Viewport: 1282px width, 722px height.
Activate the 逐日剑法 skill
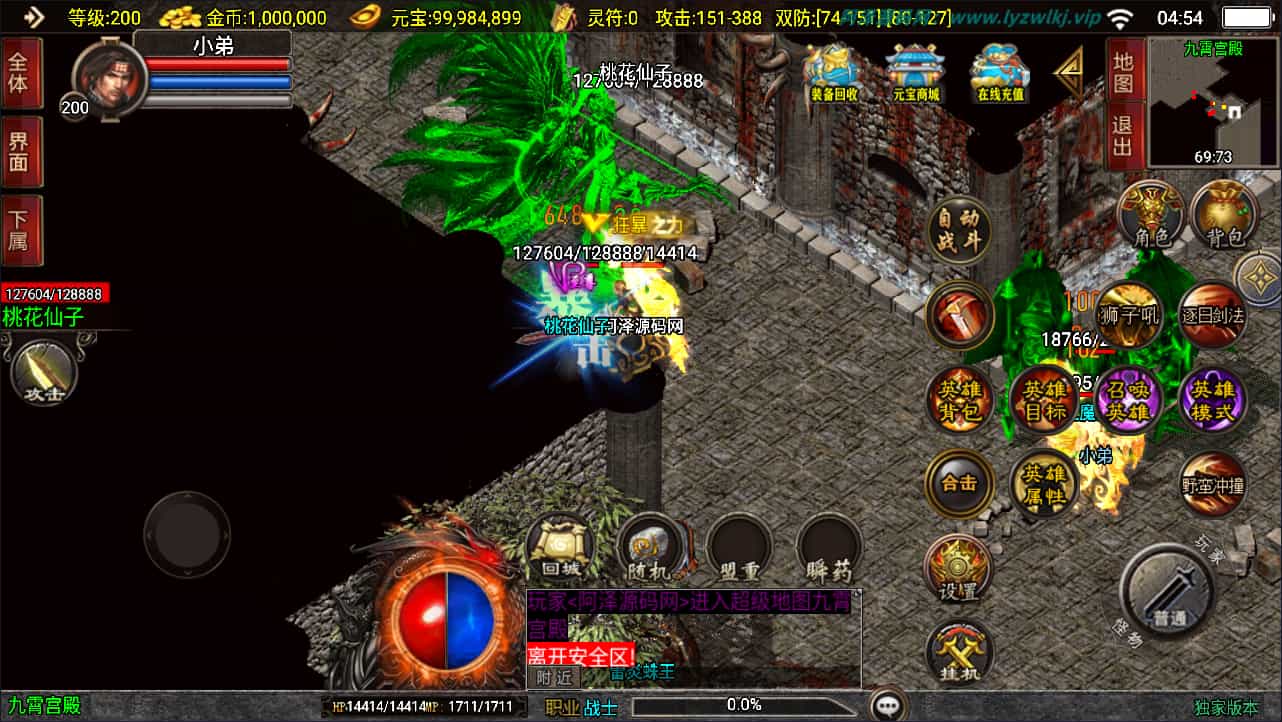pyautogui.click(x=1211, y=316)
